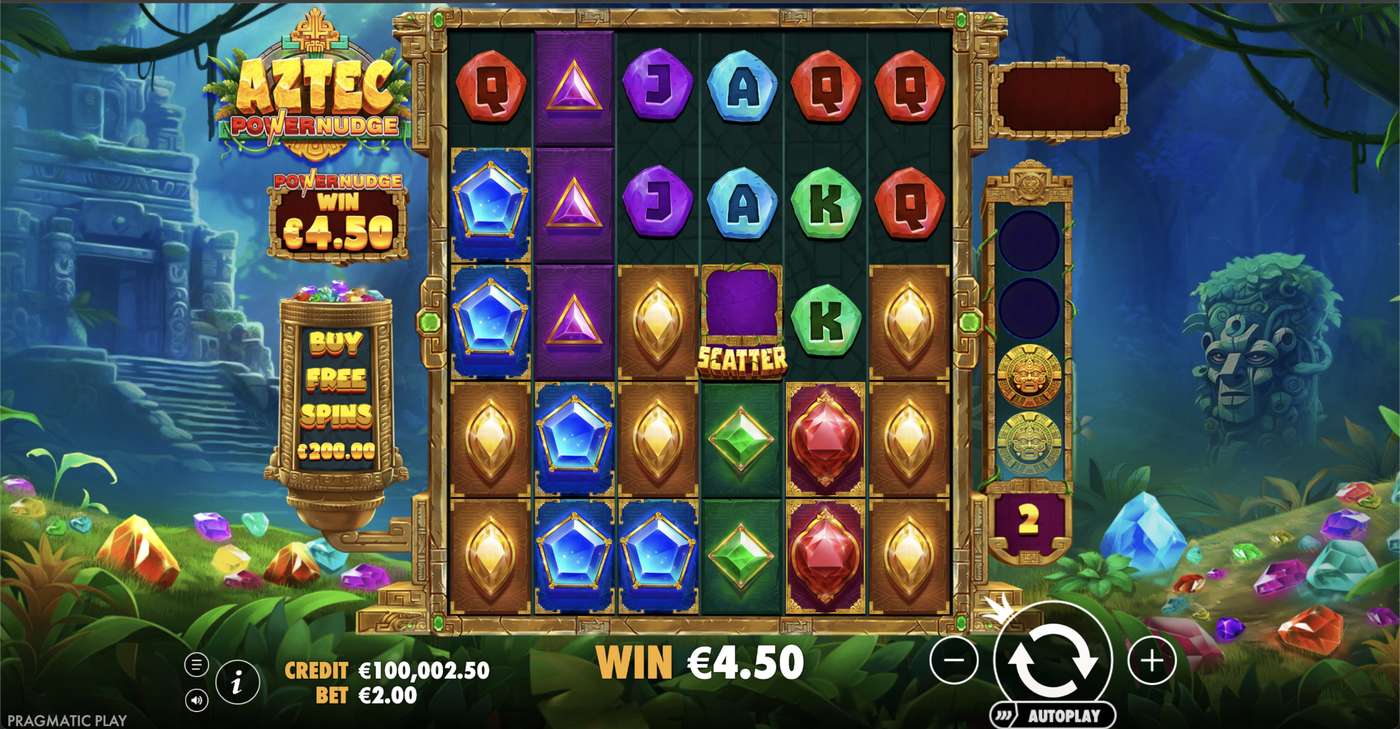Spin the reels with the circular arrows button
Viewport: 1400px width, 729px height.
(x=1053, y=659)
